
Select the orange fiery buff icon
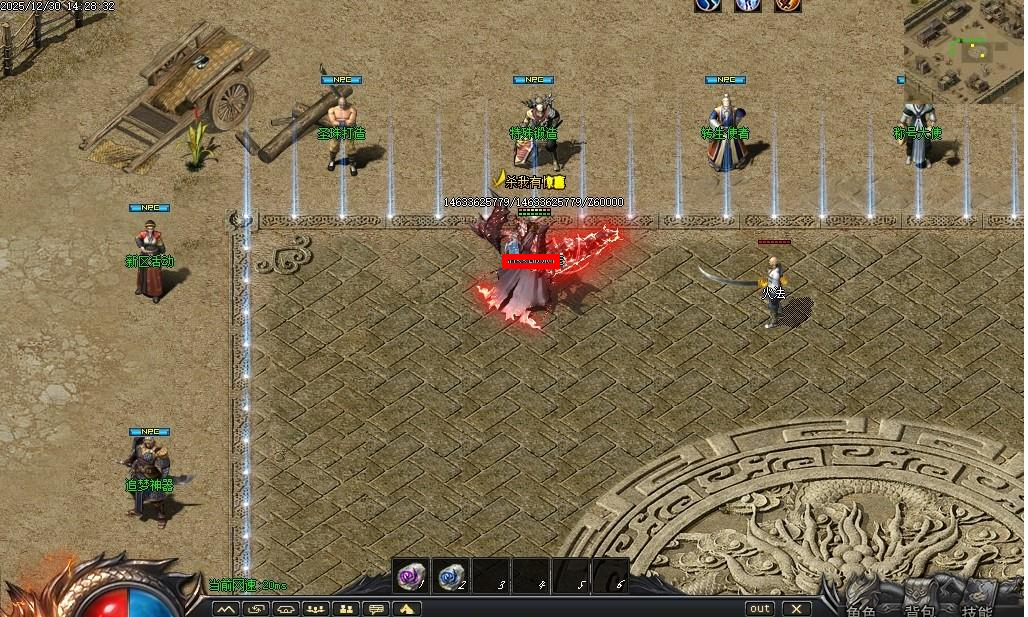tap(787, 5)
